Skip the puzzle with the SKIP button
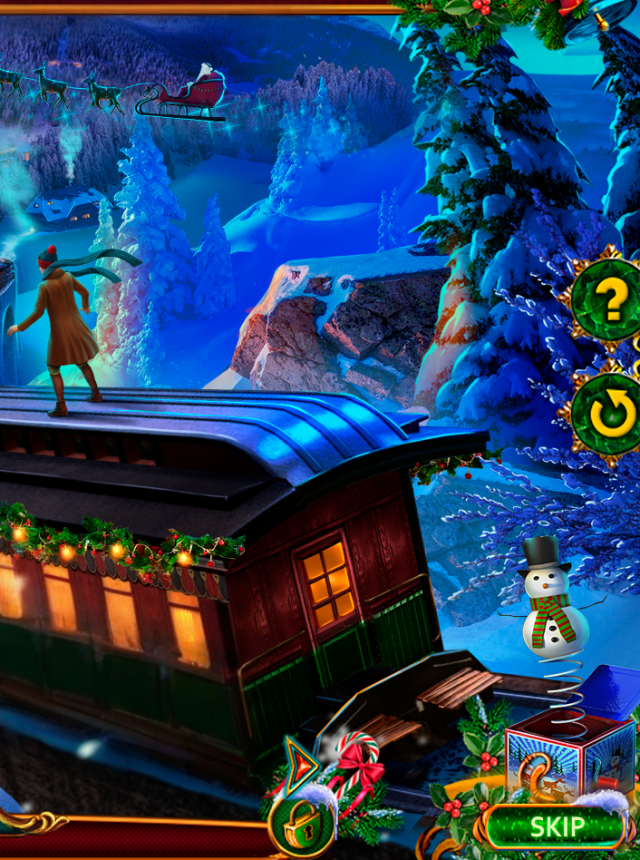Image resolution: width=640 pixels, height=860 pixels. click(556, 827)
